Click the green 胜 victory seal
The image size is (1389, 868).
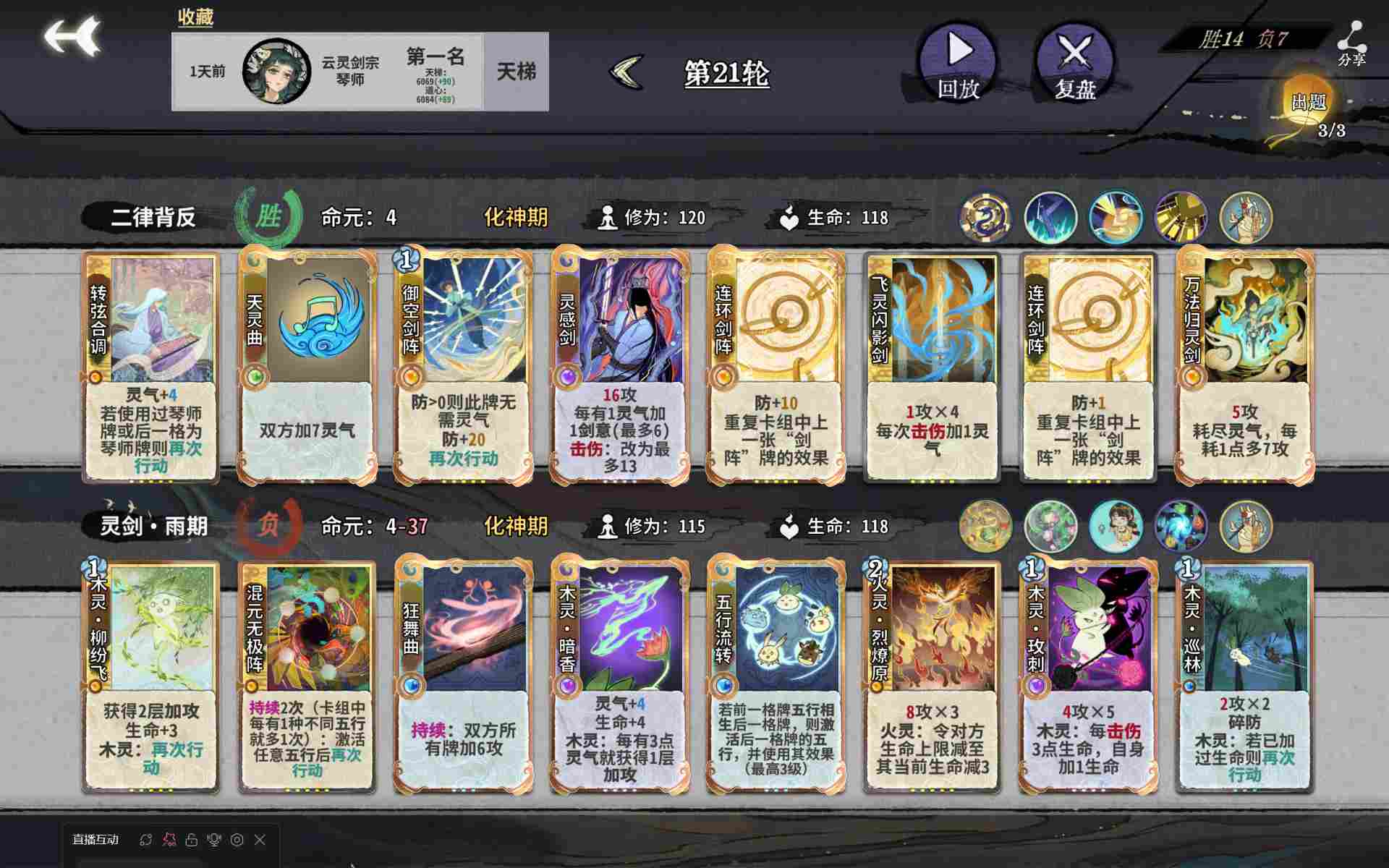pos(272,216)
